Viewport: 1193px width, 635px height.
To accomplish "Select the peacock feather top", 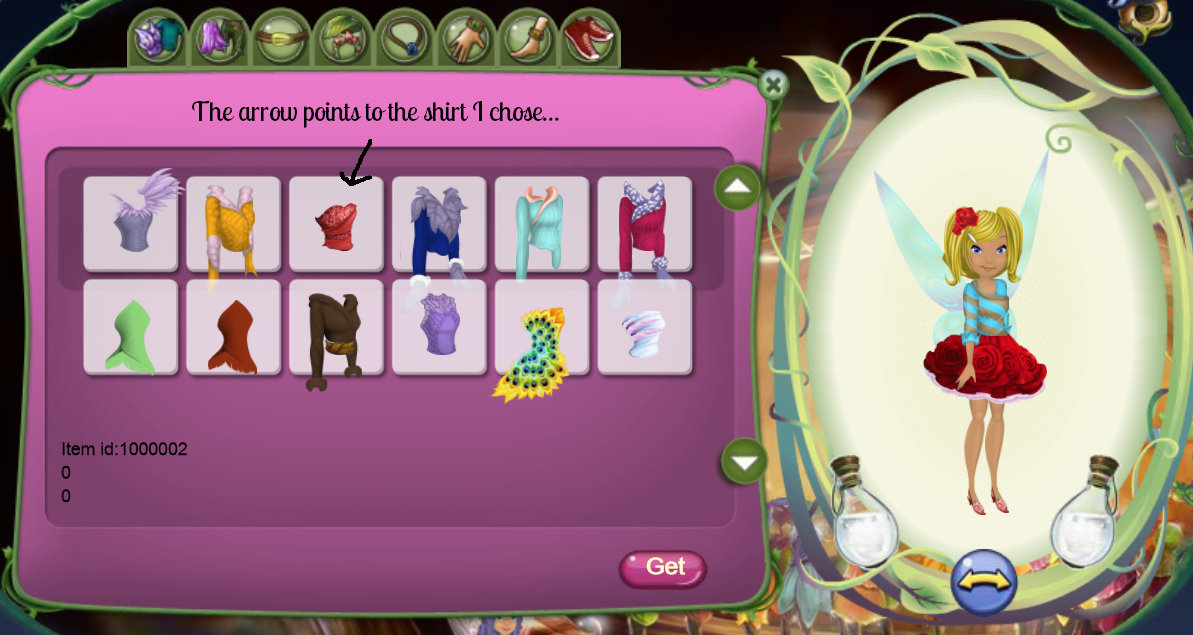I will click(x=541, y=328).
